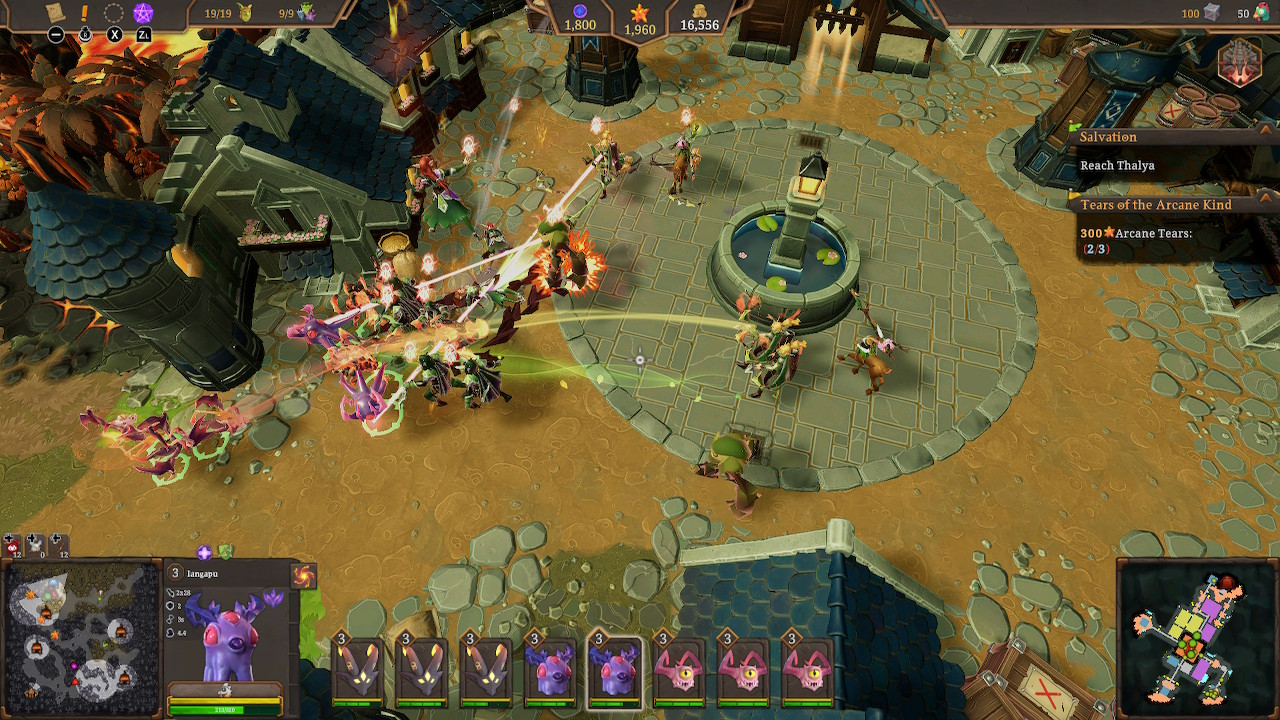Open the purple pentagram spell menu
Screen dimensions: 1280x720
(x=141, y=13)
